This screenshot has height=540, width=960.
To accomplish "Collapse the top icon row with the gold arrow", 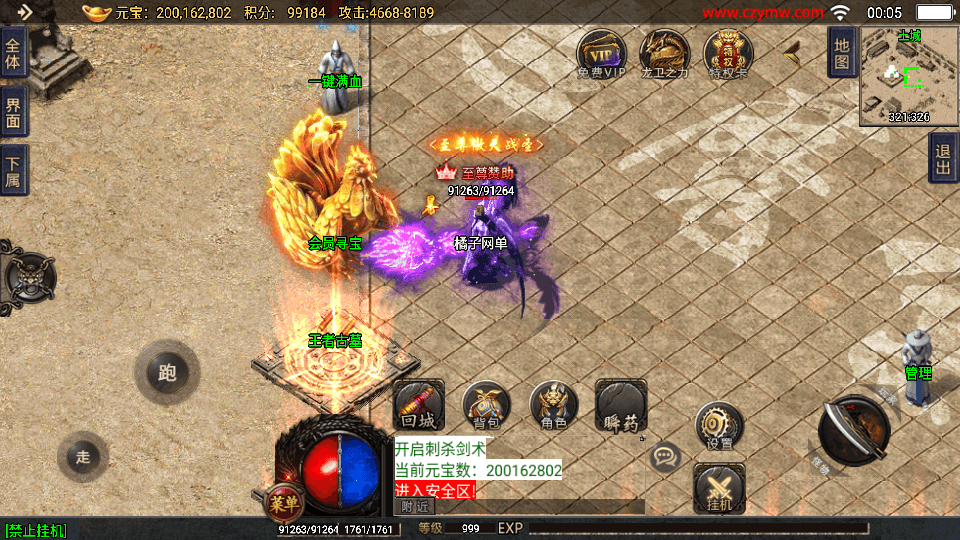I will click(793, 48).
